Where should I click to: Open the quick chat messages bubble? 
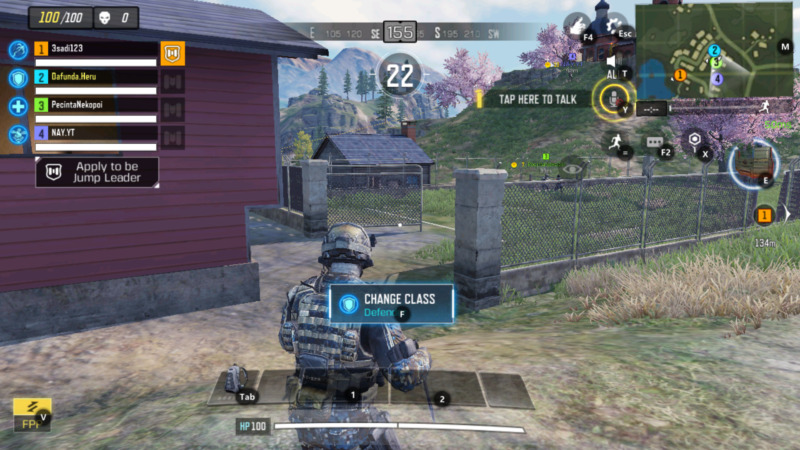pyautogui.click(x=654, y=144)
